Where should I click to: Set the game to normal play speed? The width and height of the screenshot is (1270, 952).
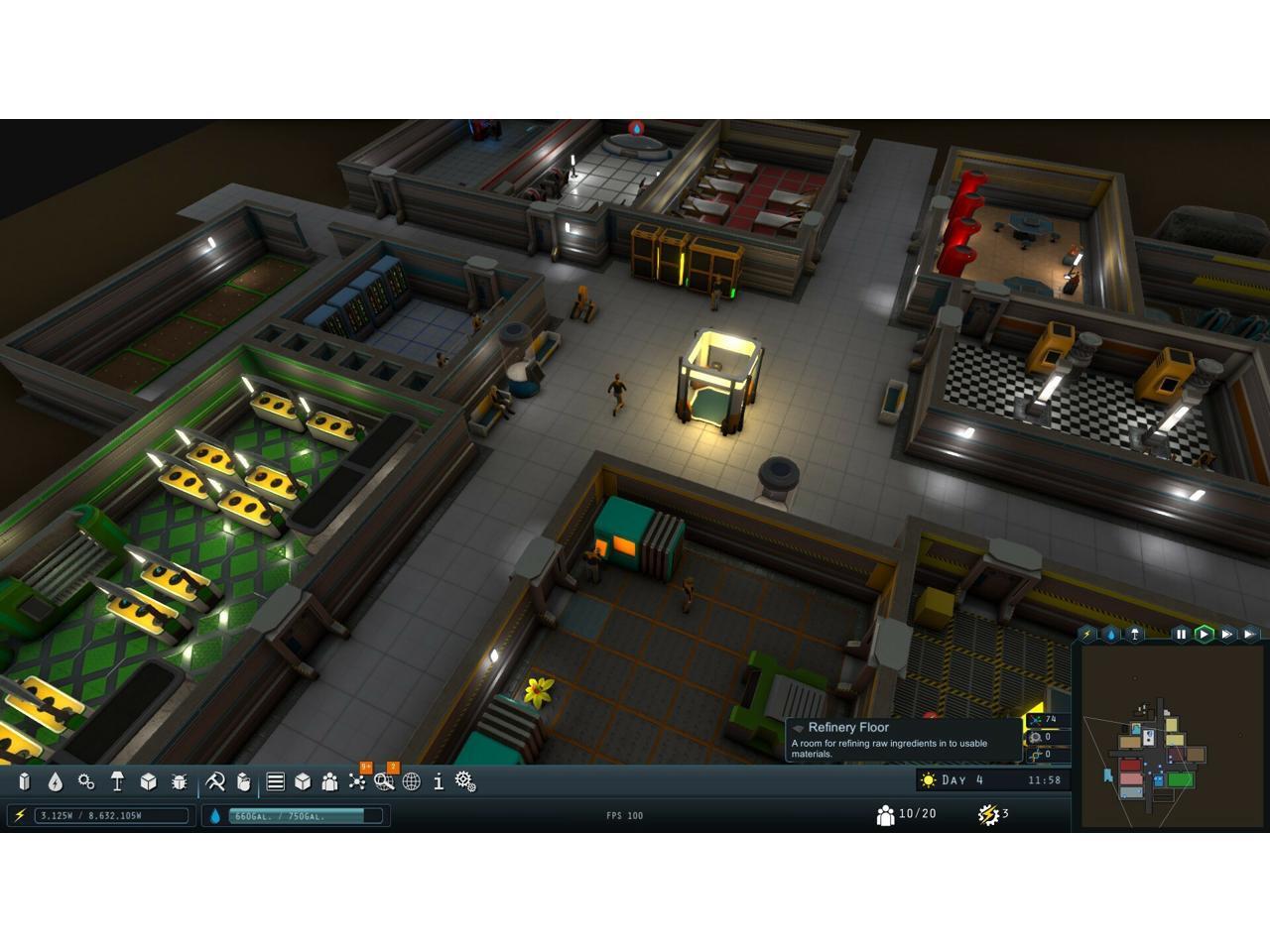coord(1204,634)
